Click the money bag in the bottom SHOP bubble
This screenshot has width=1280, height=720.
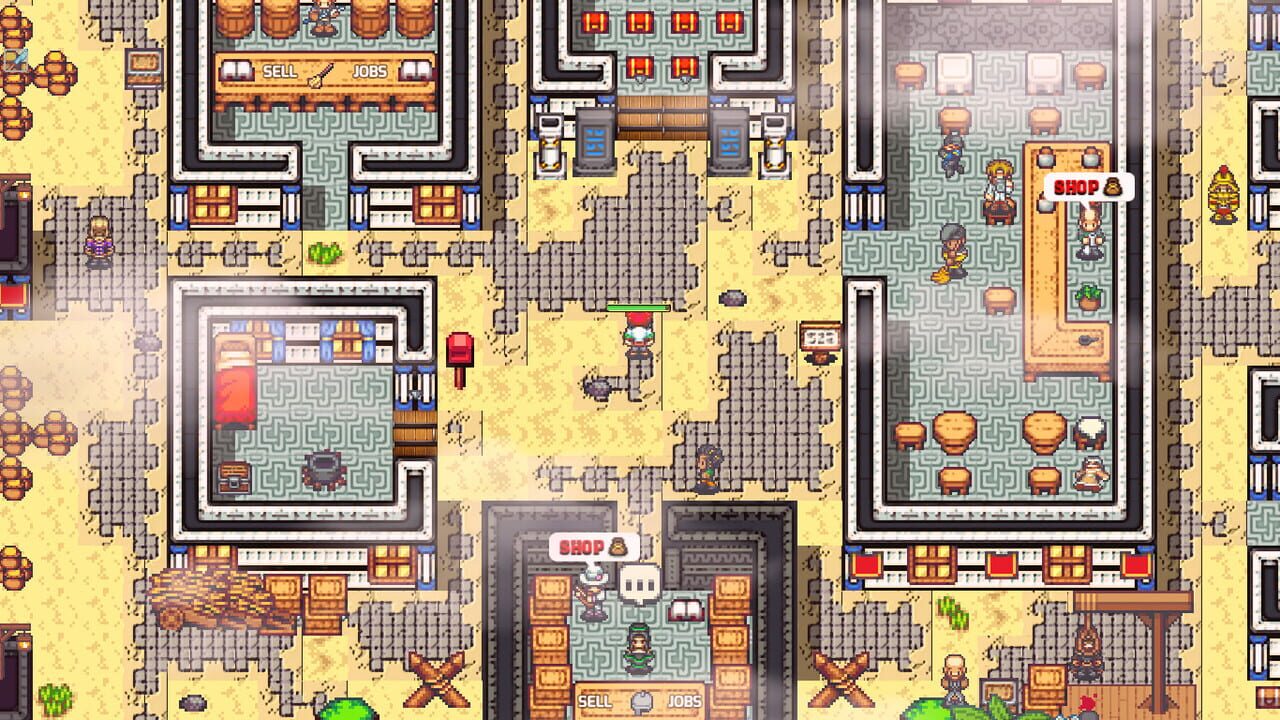tap(618, 548)
